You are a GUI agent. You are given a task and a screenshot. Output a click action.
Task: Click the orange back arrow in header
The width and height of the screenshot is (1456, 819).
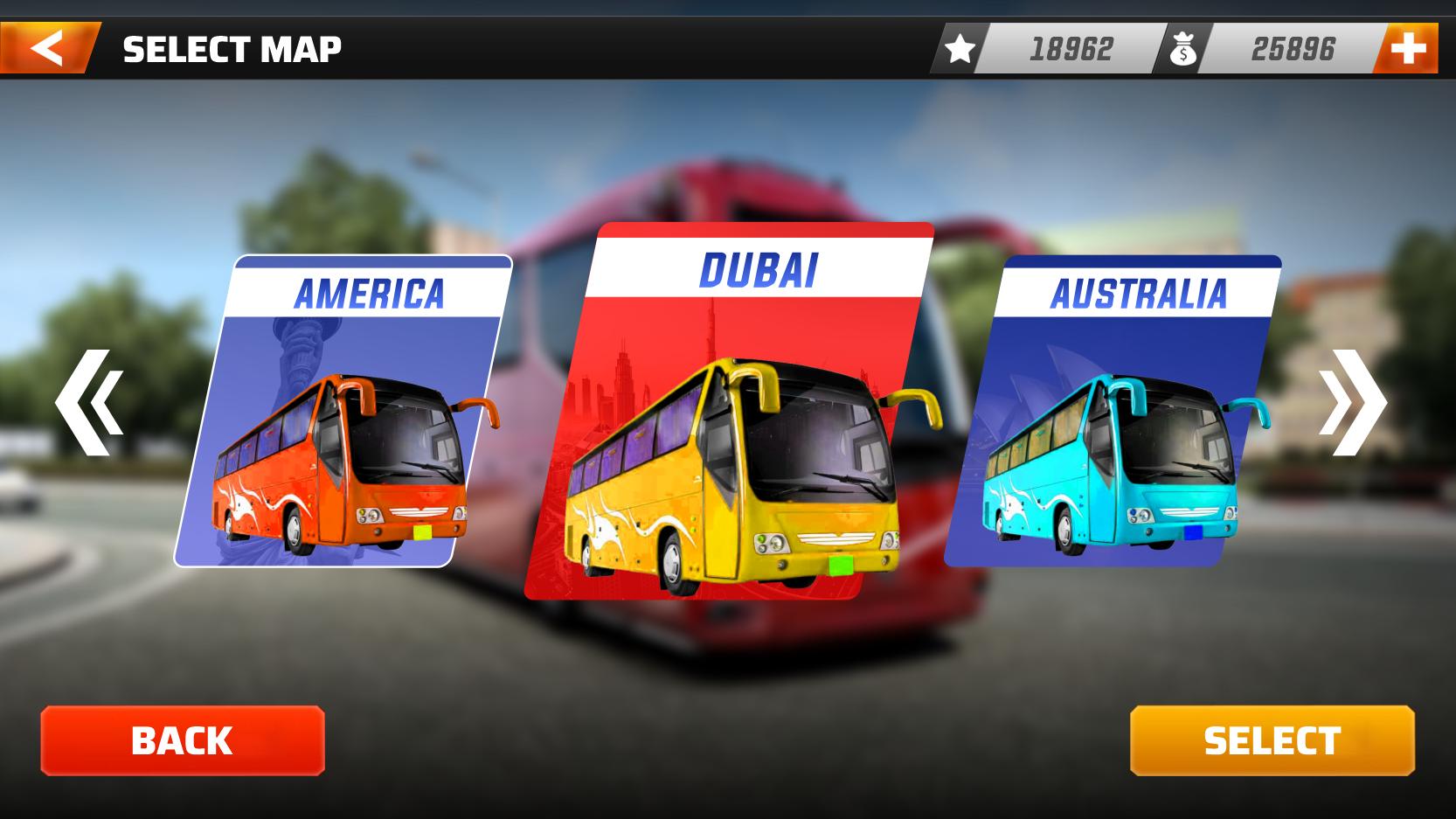(47, 48)
